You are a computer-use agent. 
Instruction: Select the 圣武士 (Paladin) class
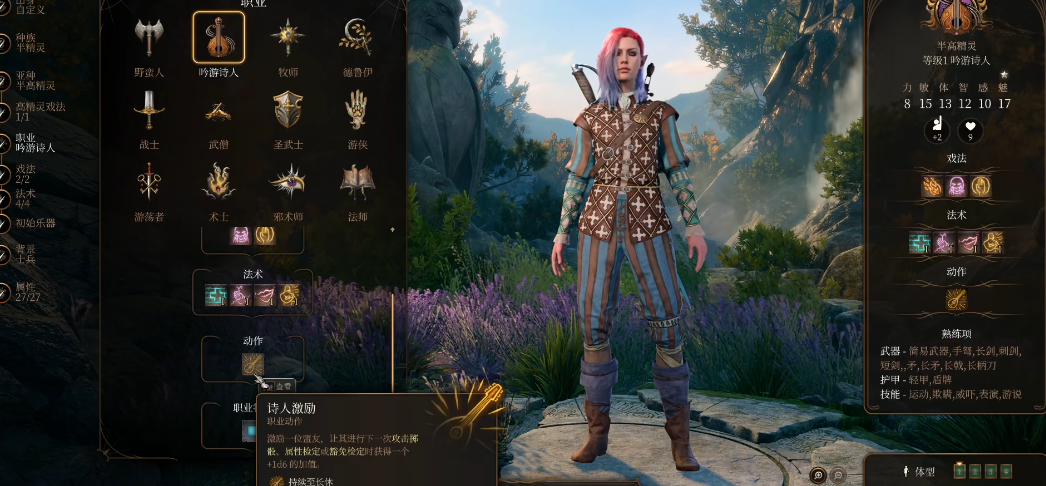pyautogui.click(x=288, y=110)
